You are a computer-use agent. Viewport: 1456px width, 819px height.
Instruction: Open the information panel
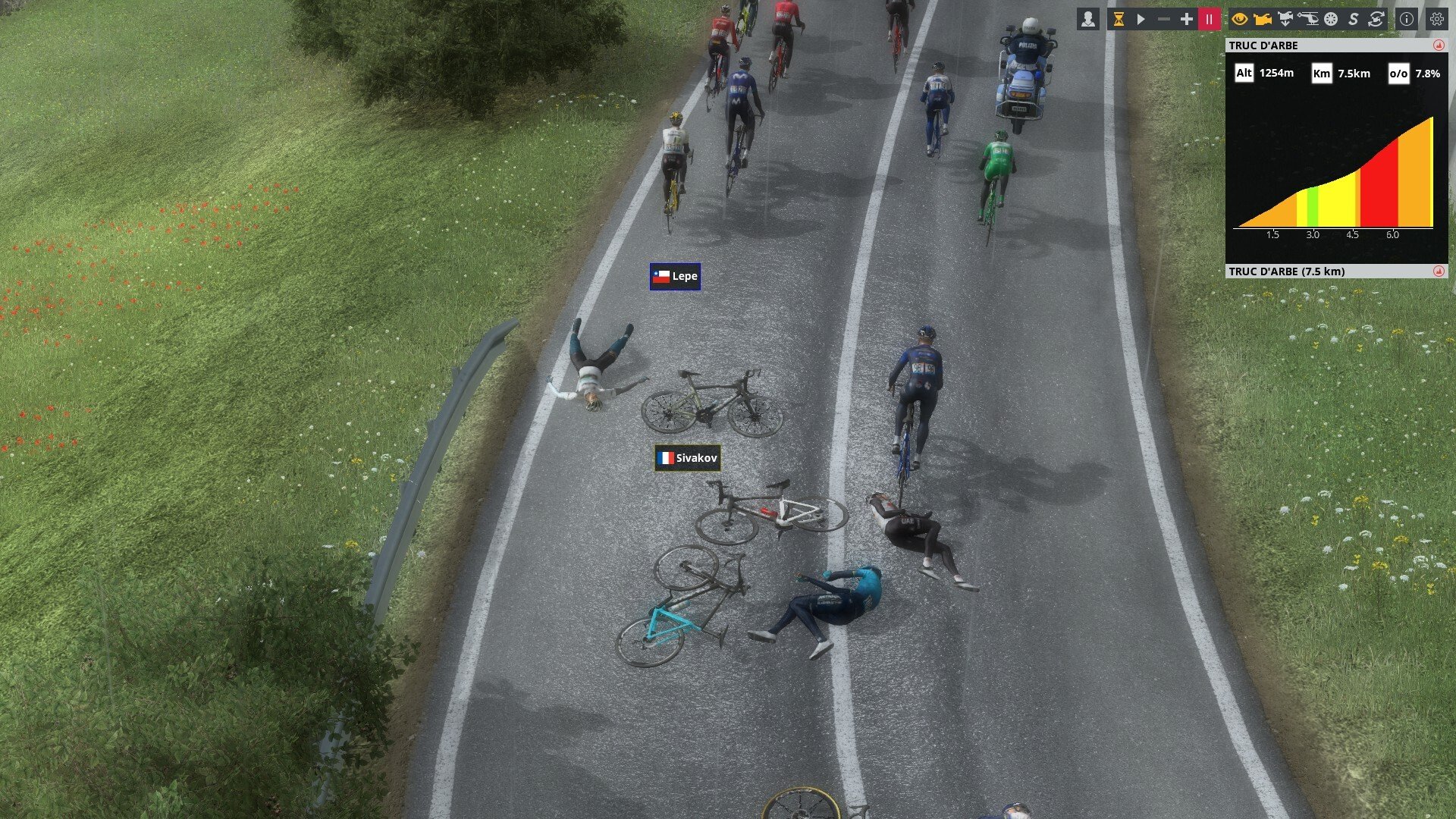point(1407,20)
